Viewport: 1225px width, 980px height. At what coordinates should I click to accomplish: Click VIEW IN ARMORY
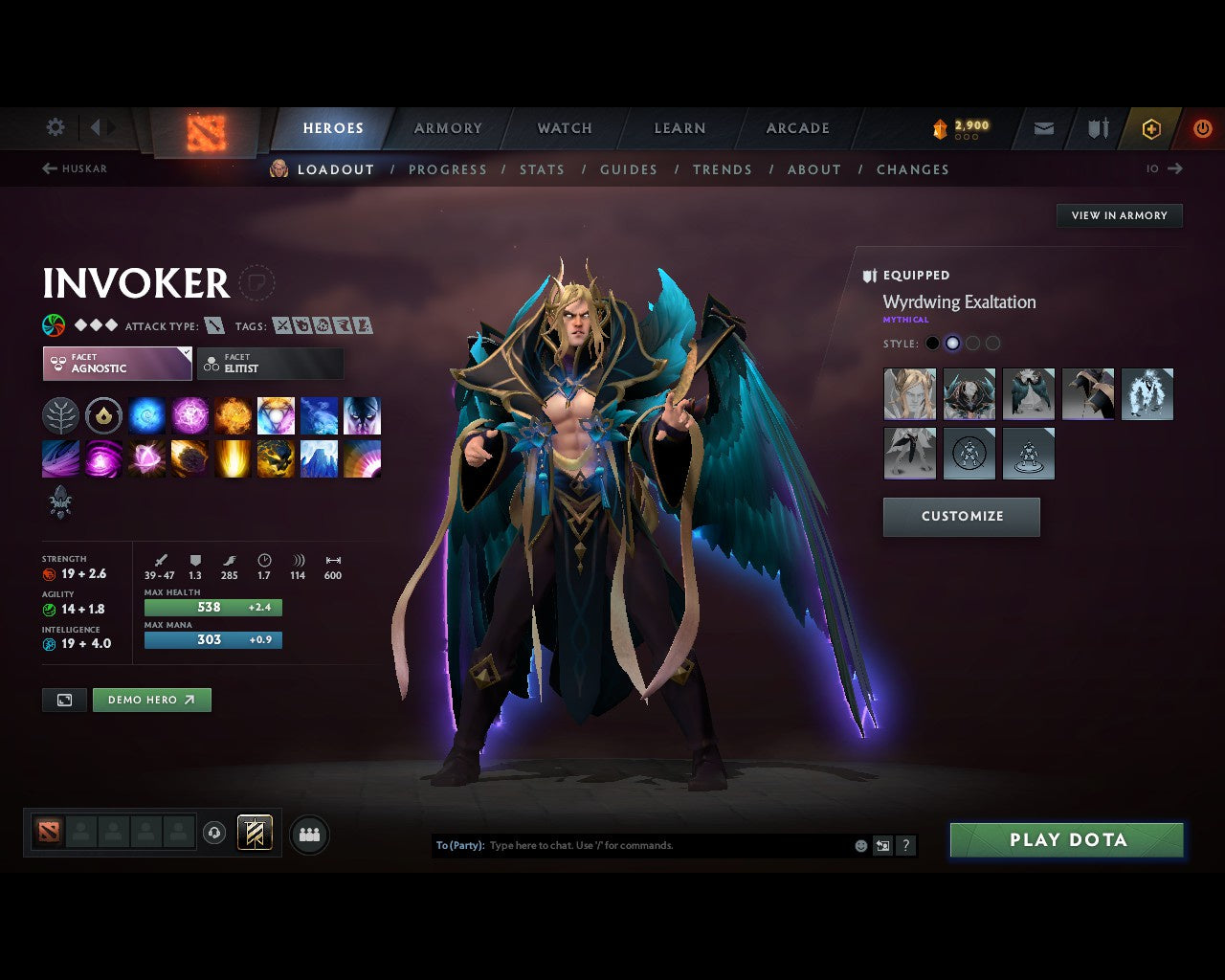pos(1119,215)
